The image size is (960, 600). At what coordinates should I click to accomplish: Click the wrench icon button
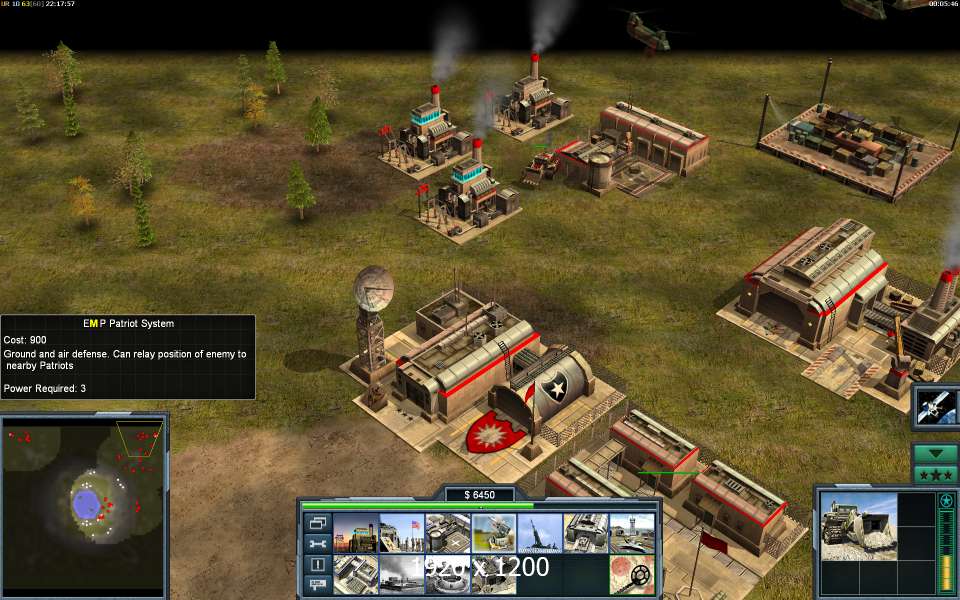[318, 544]
